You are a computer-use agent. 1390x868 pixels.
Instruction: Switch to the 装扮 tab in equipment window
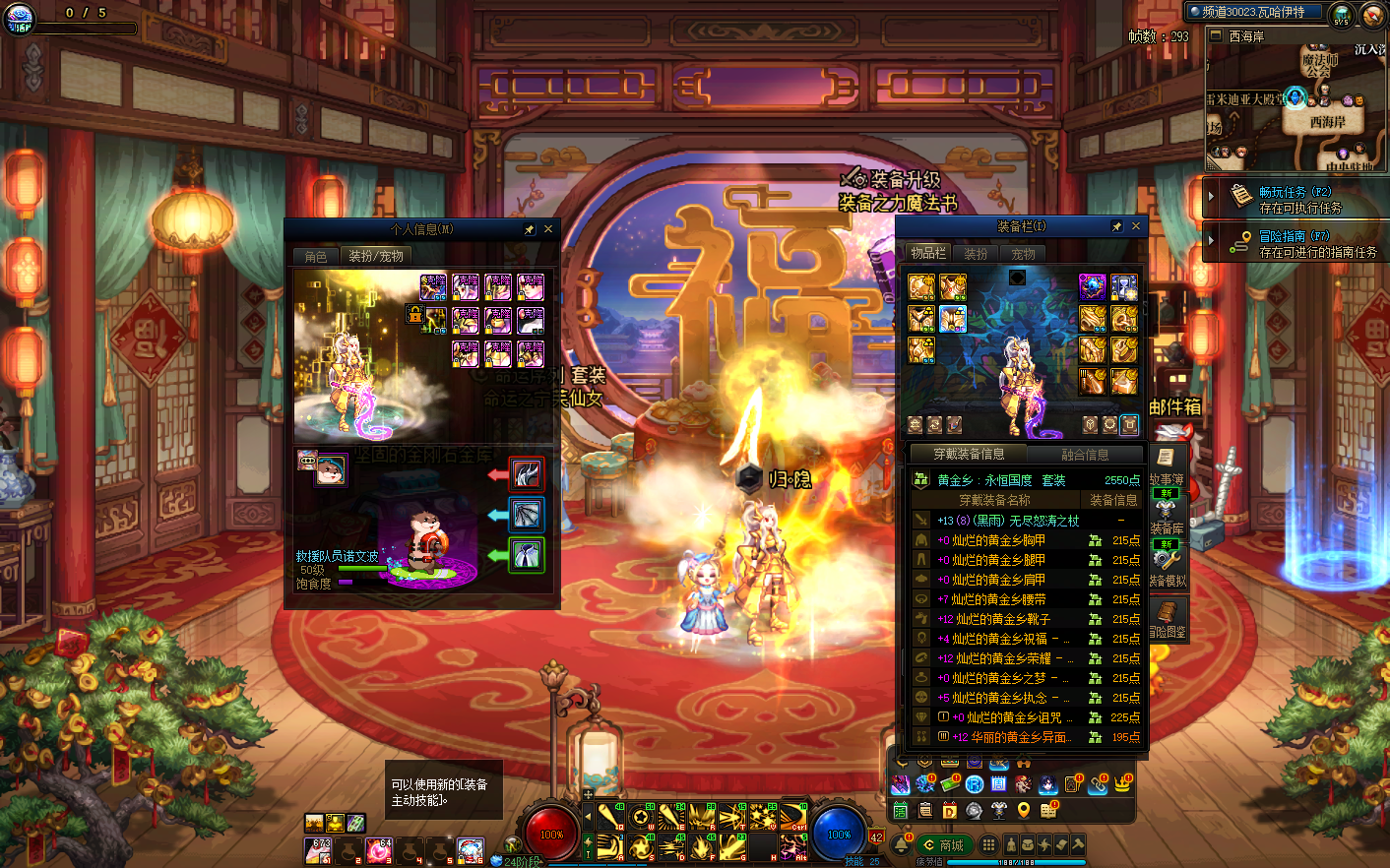976,254
